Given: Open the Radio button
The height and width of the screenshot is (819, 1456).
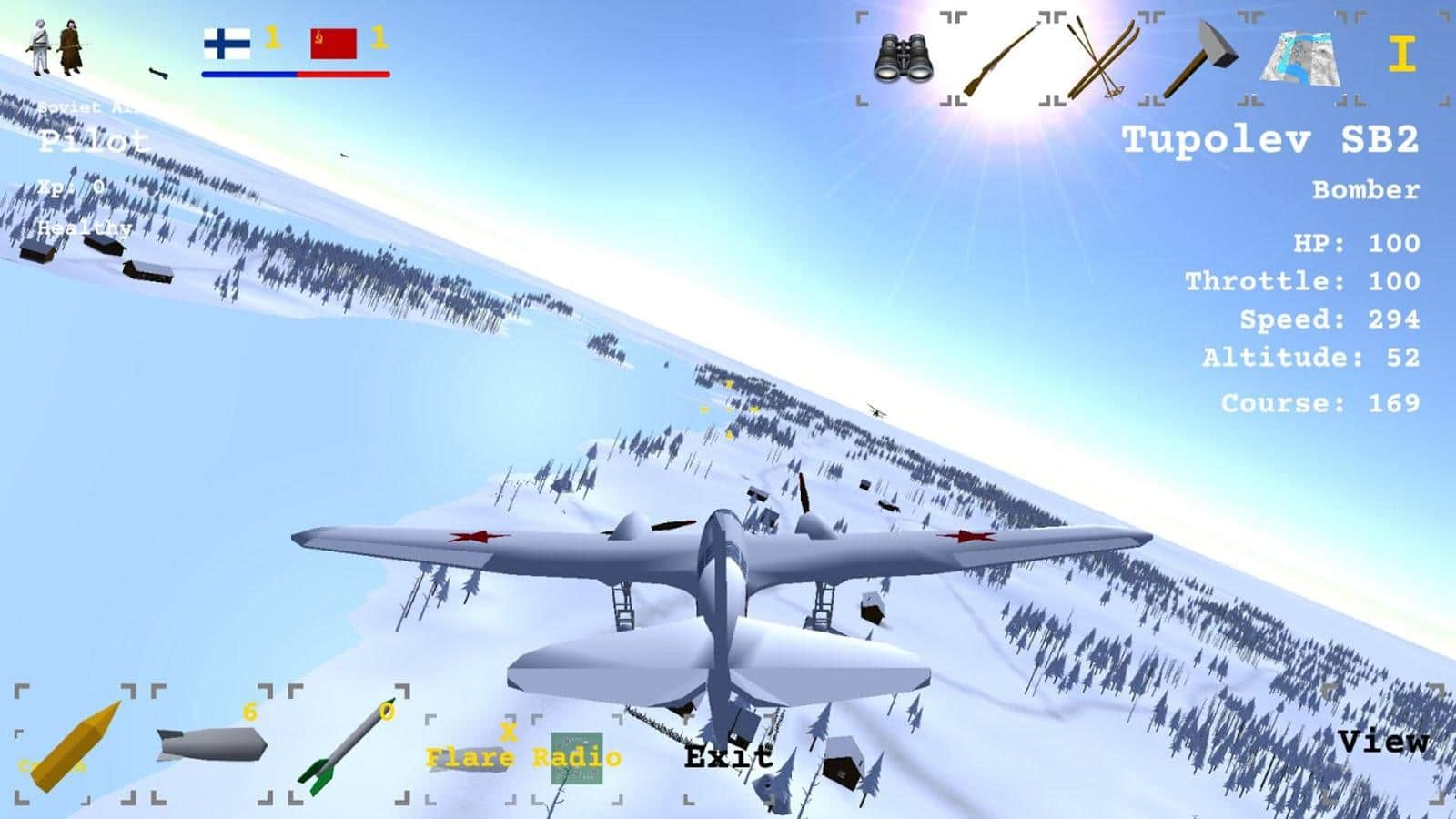Looking at the screenshot, I should tap(577, 757).
